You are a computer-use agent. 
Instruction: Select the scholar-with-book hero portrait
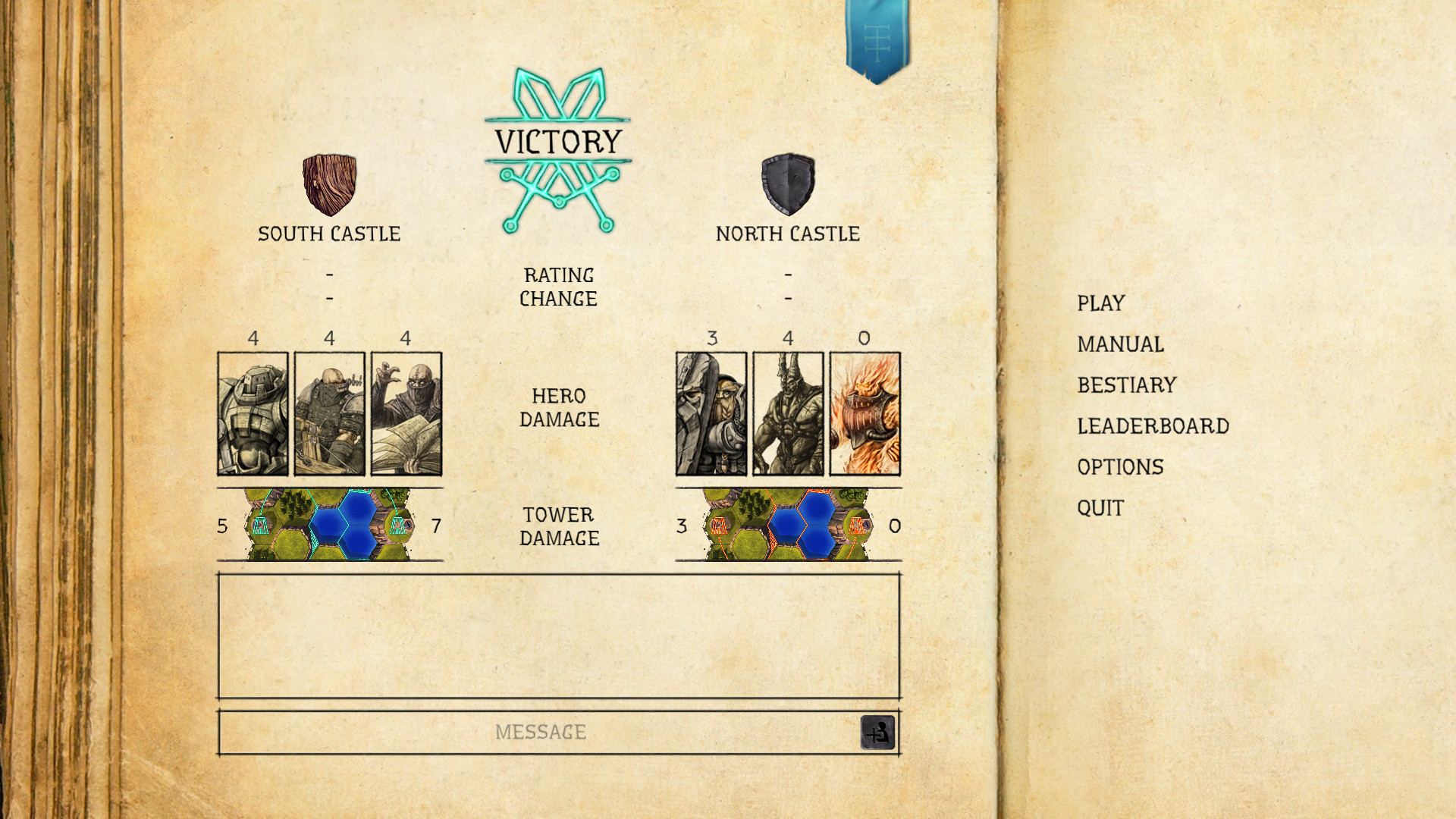pos(406,414)
